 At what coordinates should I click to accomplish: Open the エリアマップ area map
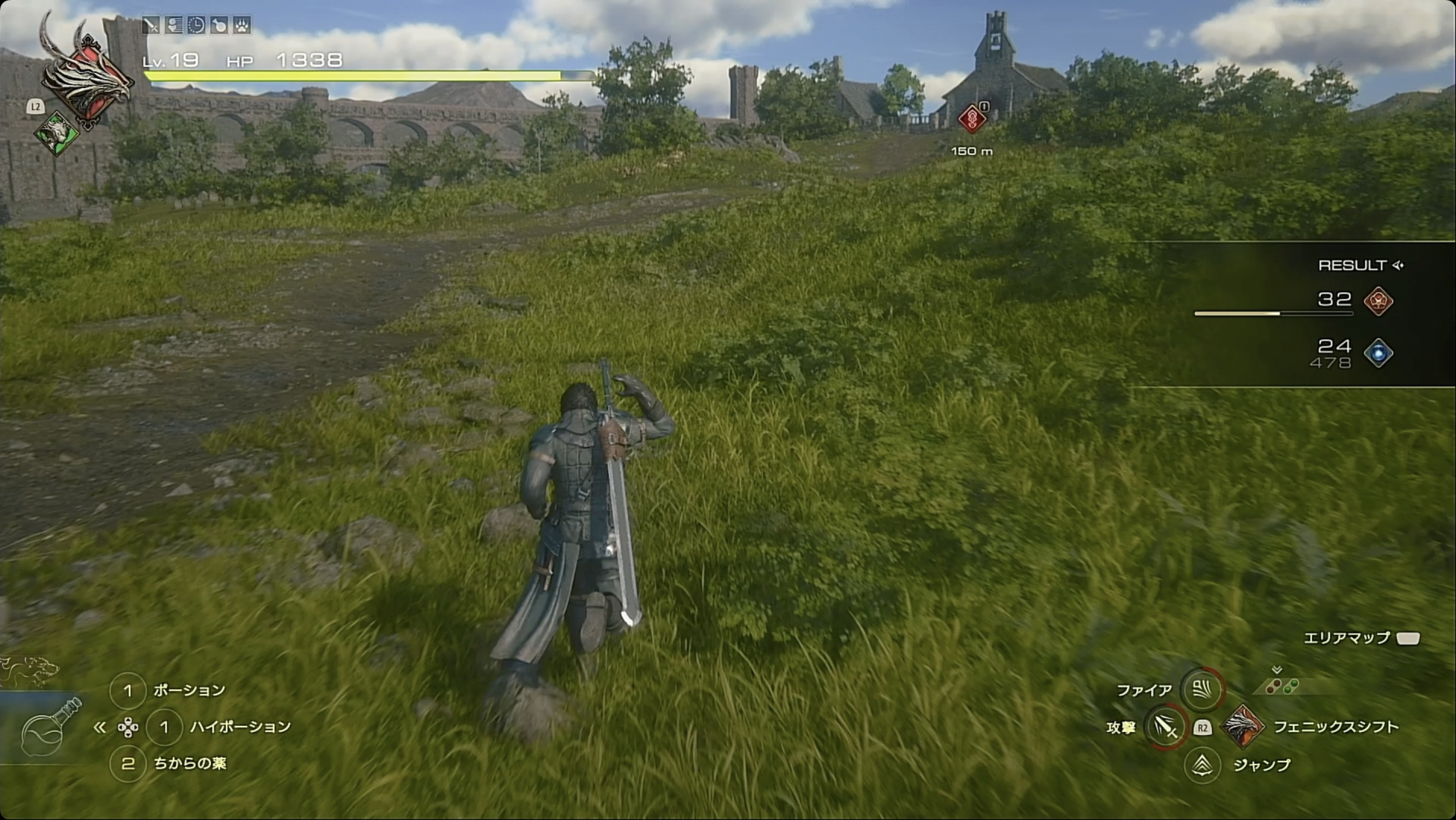1407,638
